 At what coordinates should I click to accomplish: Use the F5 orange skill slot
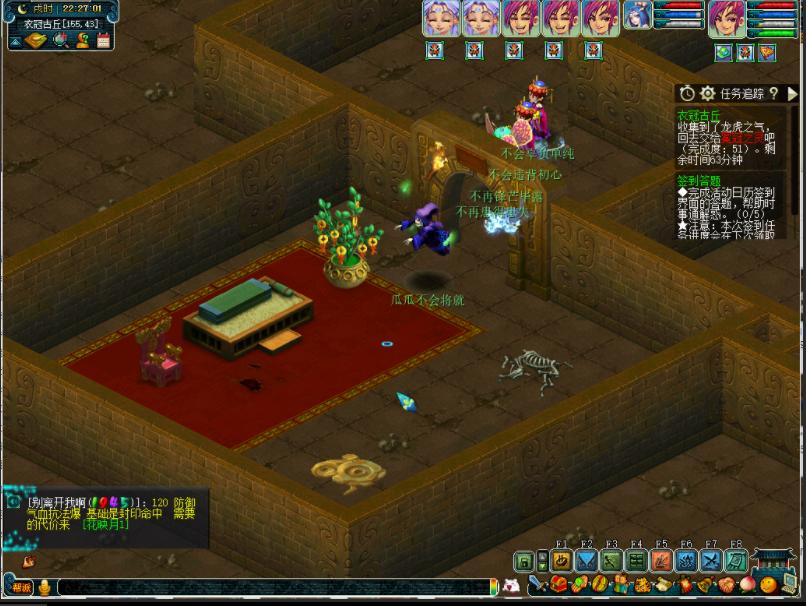coord(662,561)
